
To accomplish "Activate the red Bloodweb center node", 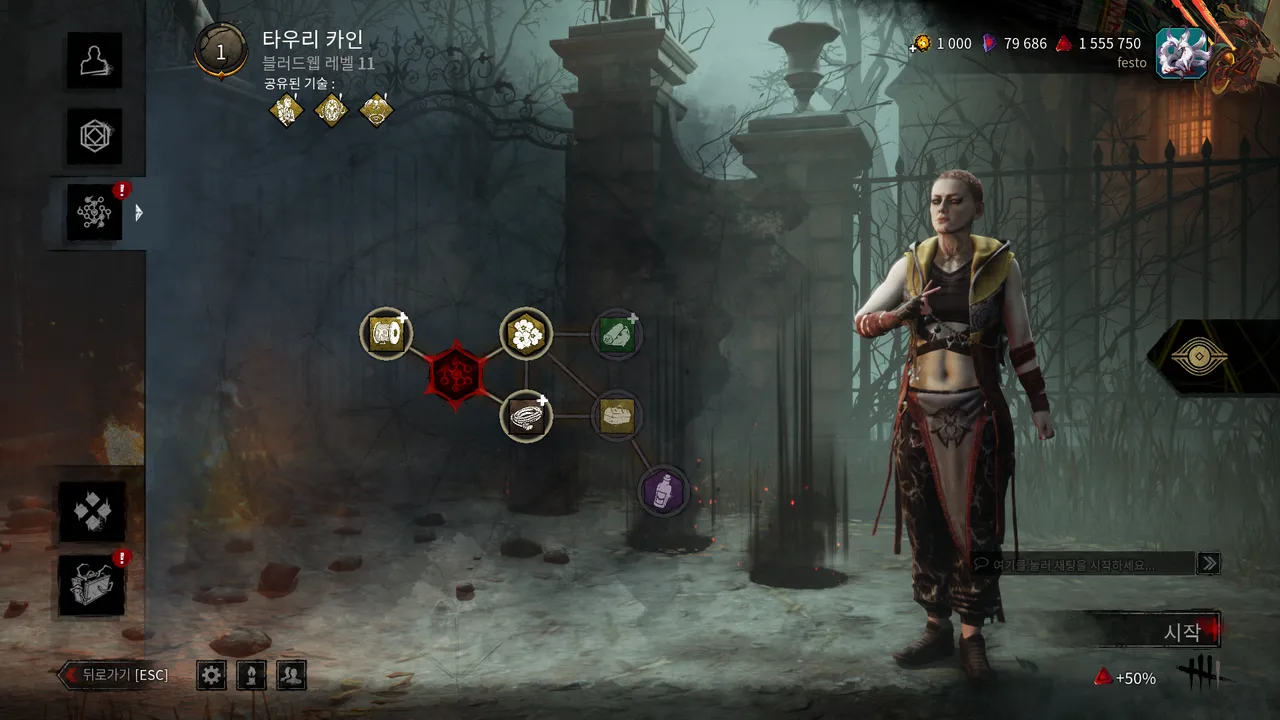I will 456,375.
